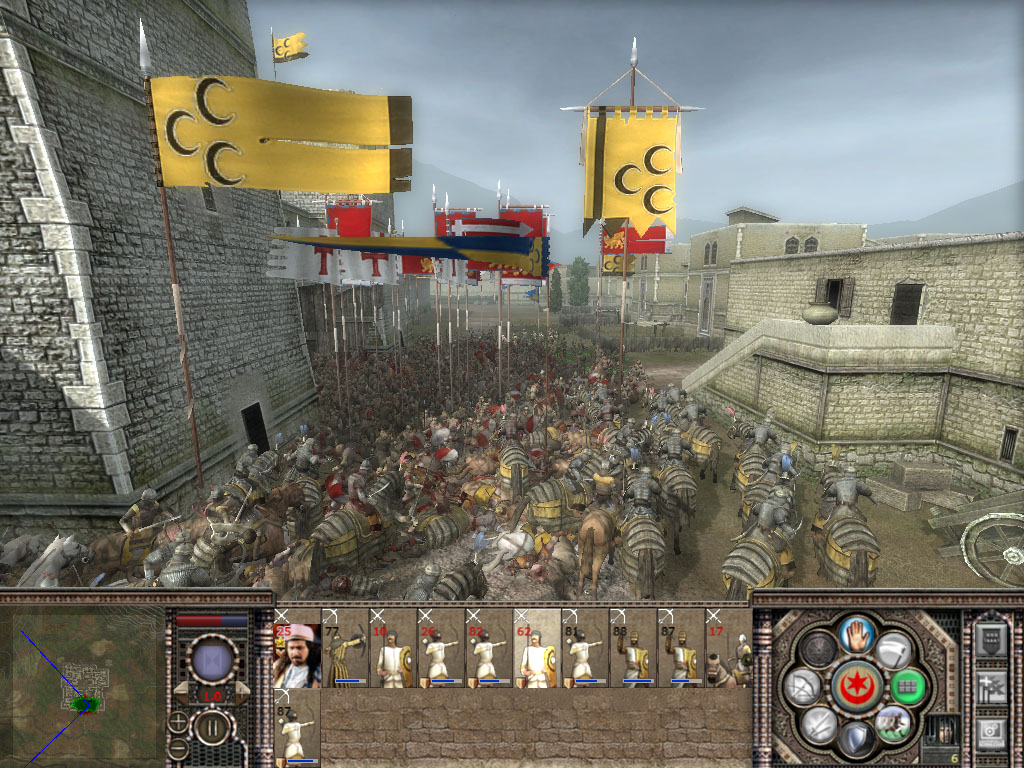
Task: Click the battlefield minimap
Action: [83, 688]
